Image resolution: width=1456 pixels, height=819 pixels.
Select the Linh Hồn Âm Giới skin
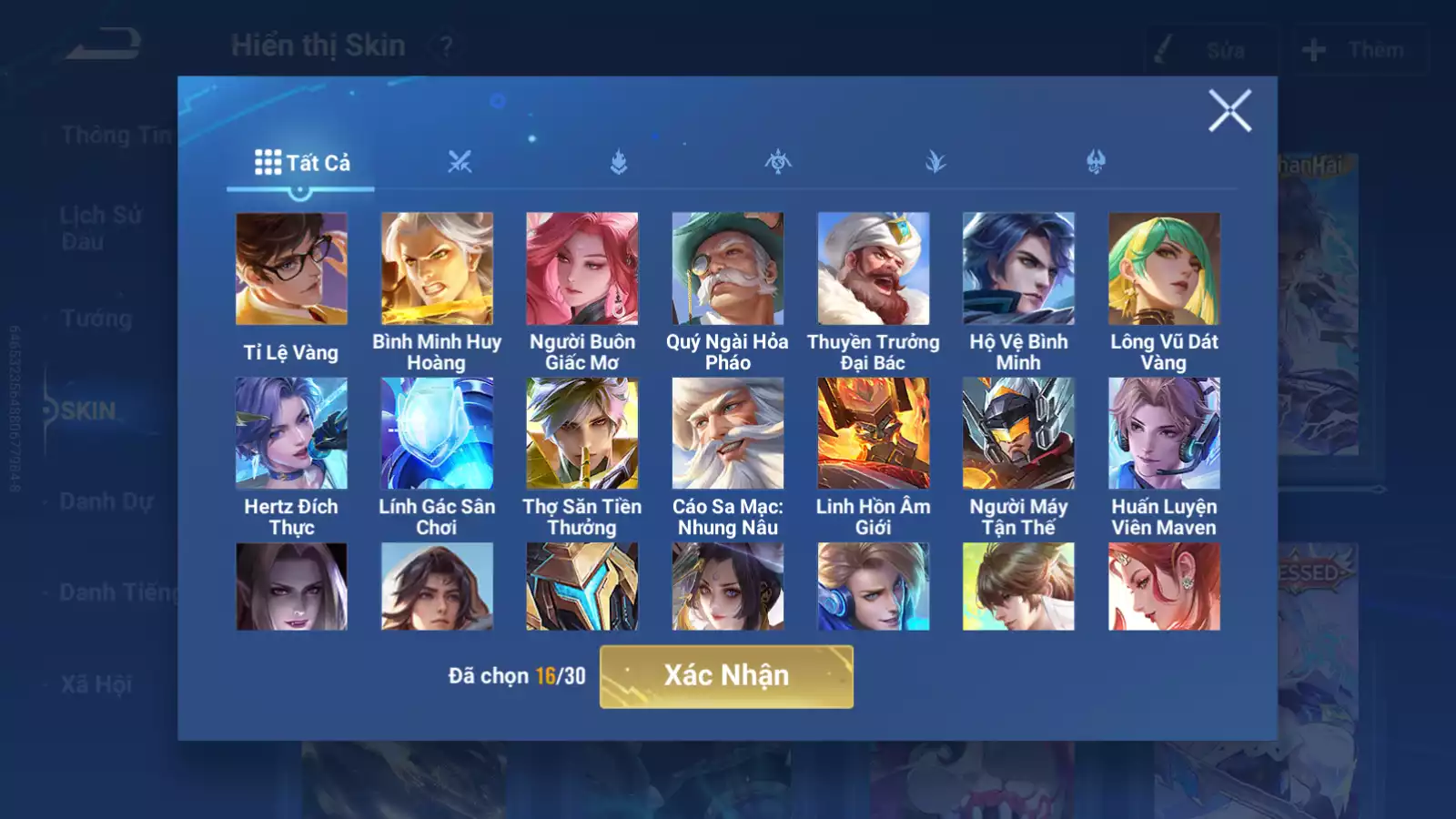pos(874,434)
